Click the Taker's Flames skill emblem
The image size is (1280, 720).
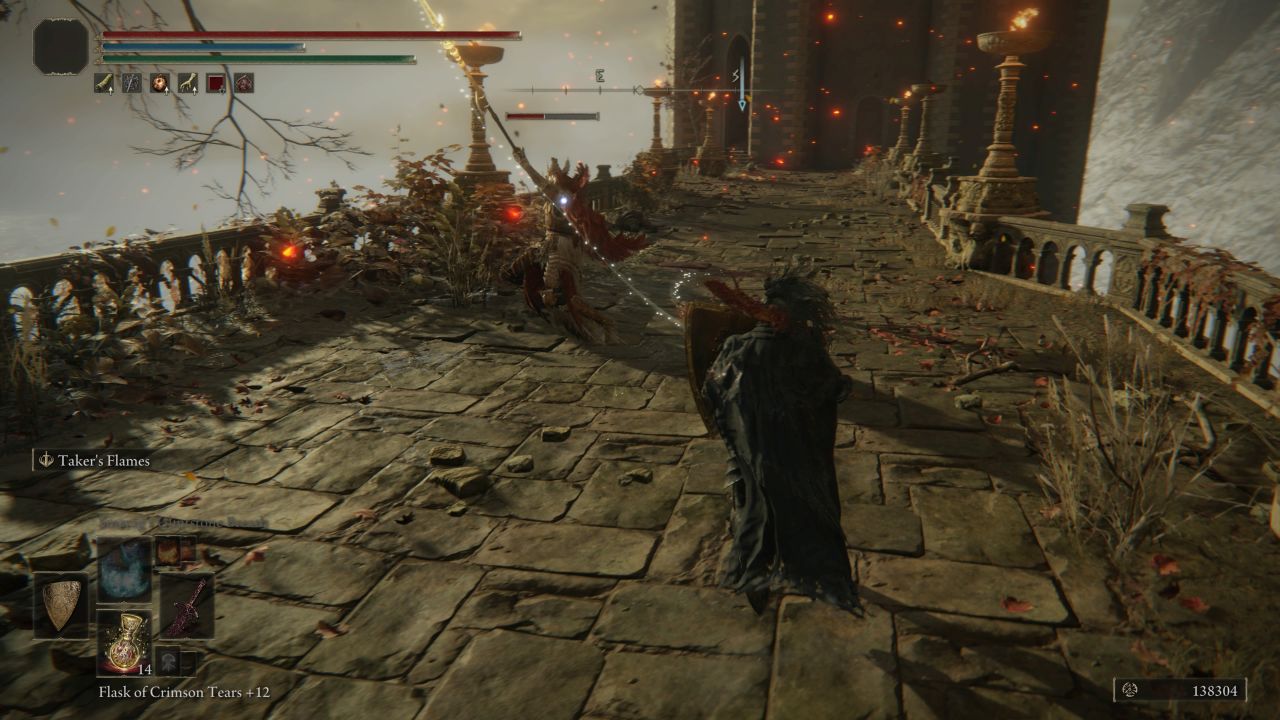click(x=44, y=460)
